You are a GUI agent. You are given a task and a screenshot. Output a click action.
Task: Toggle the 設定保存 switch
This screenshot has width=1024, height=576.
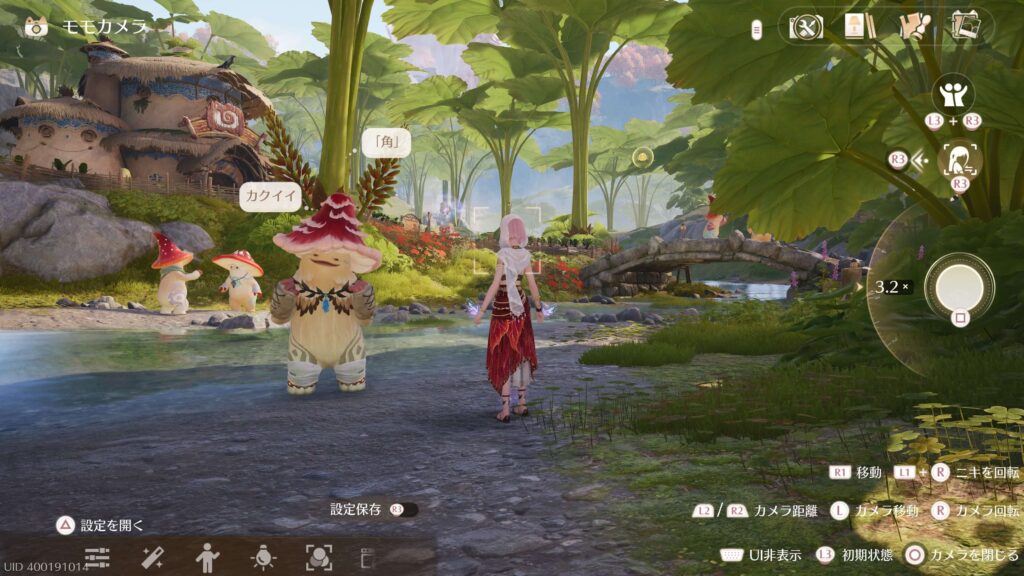406,510
